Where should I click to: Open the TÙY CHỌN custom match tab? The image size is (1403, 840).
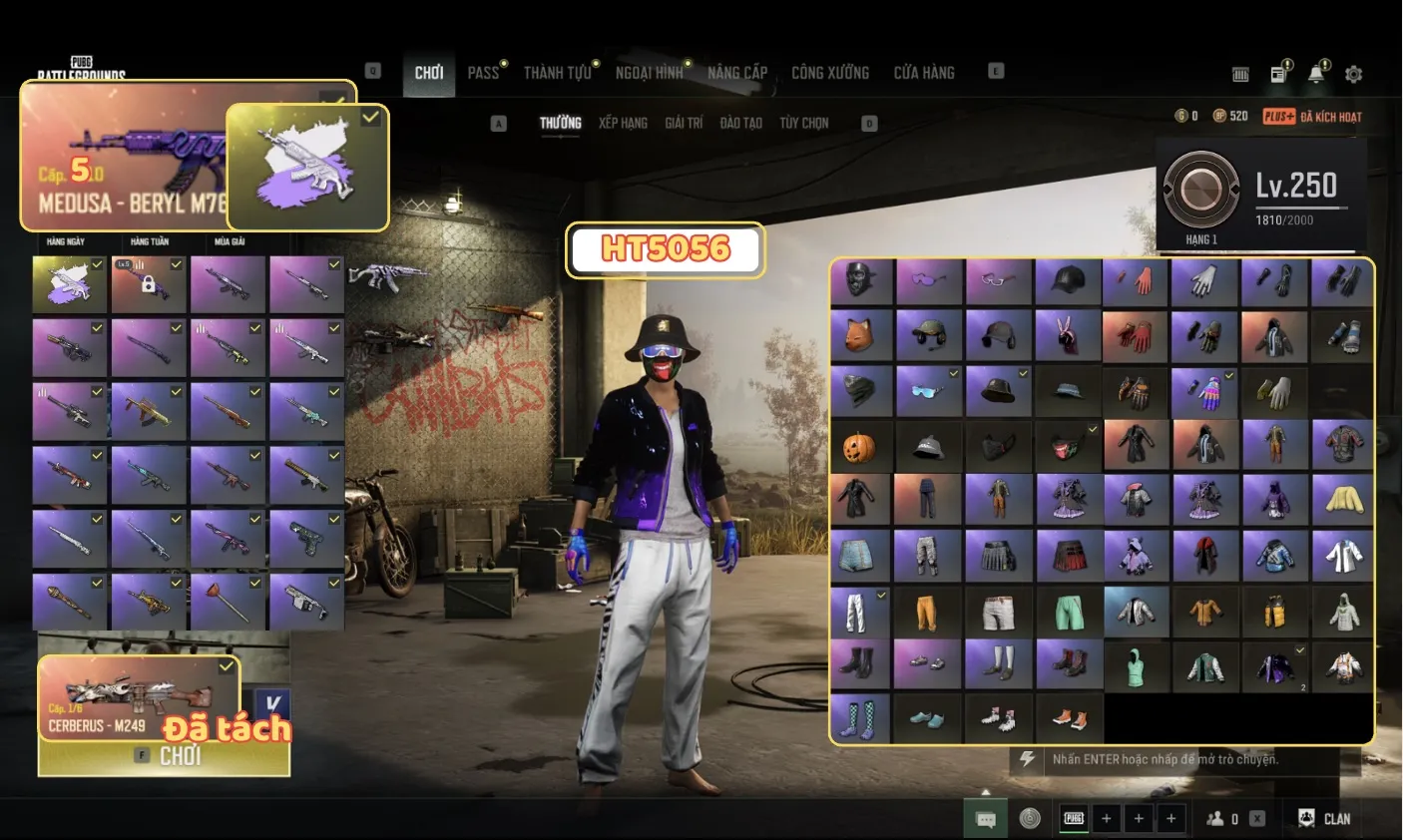[x=804, y=123]
